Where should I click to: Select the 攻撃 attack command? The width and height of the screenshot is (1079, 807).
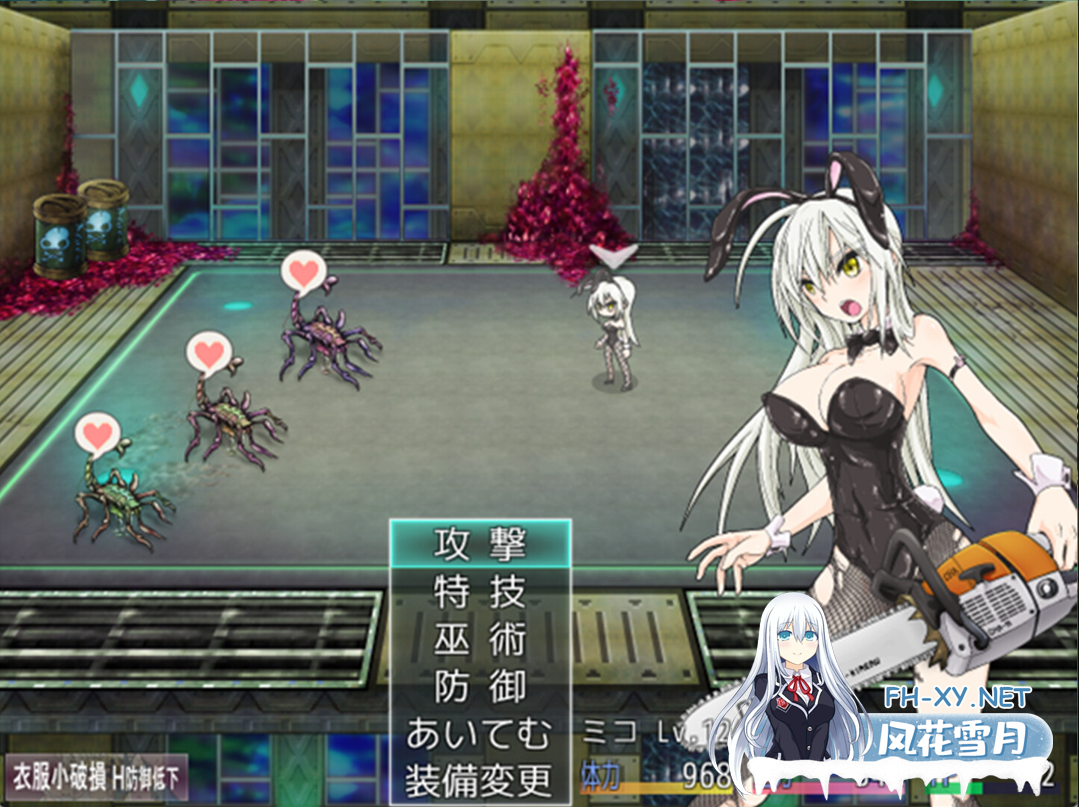[479, 544]
